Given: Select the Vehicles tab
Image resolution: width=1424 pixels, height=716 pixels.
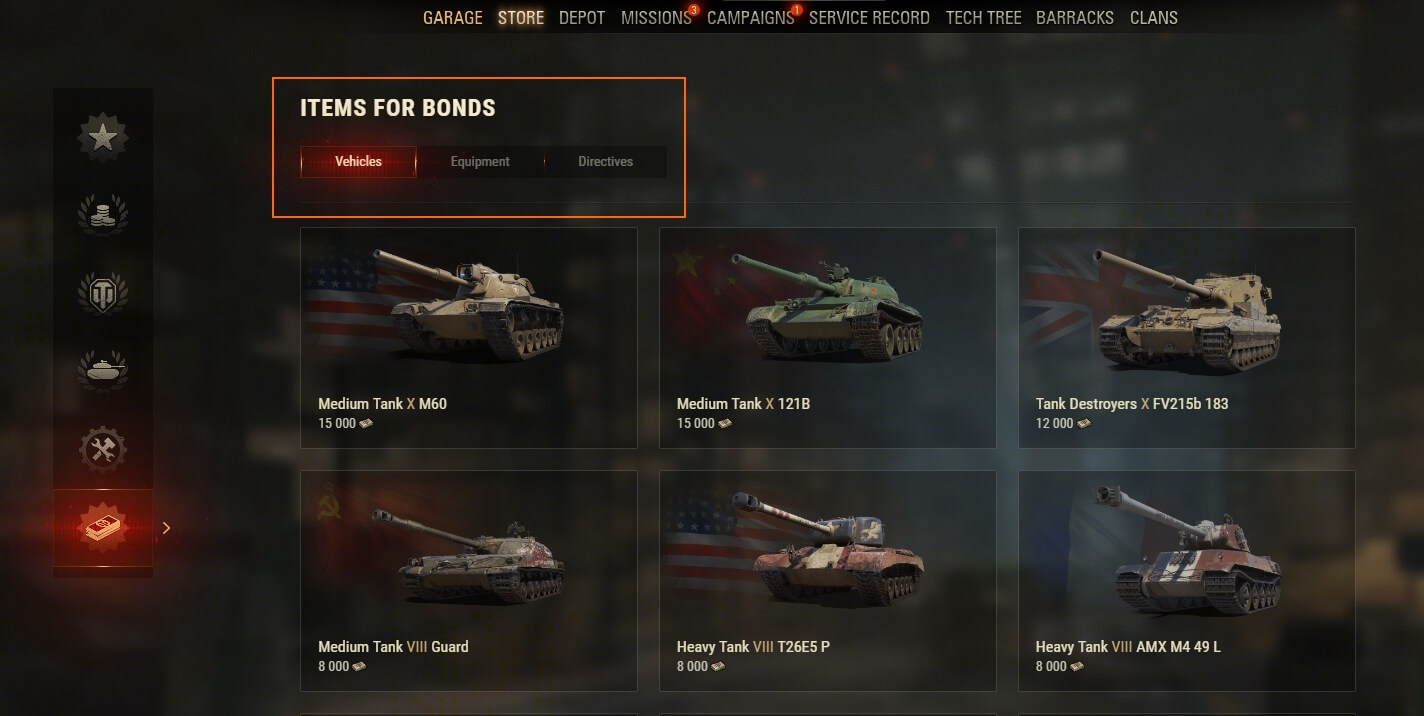Looking at the screenshot, I should click(358, 162).
